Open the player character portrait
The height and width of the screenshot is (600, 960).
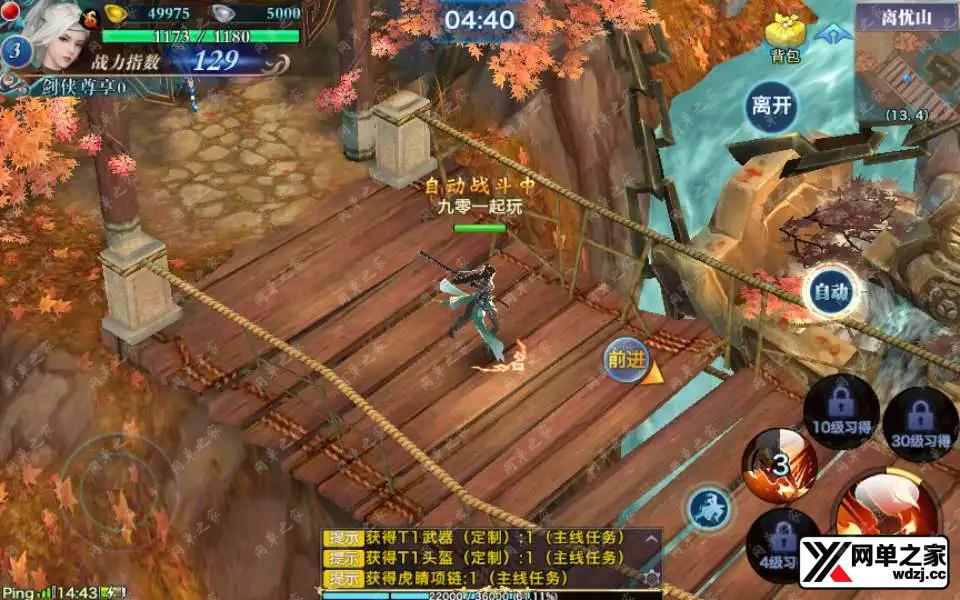pos(58,36)
